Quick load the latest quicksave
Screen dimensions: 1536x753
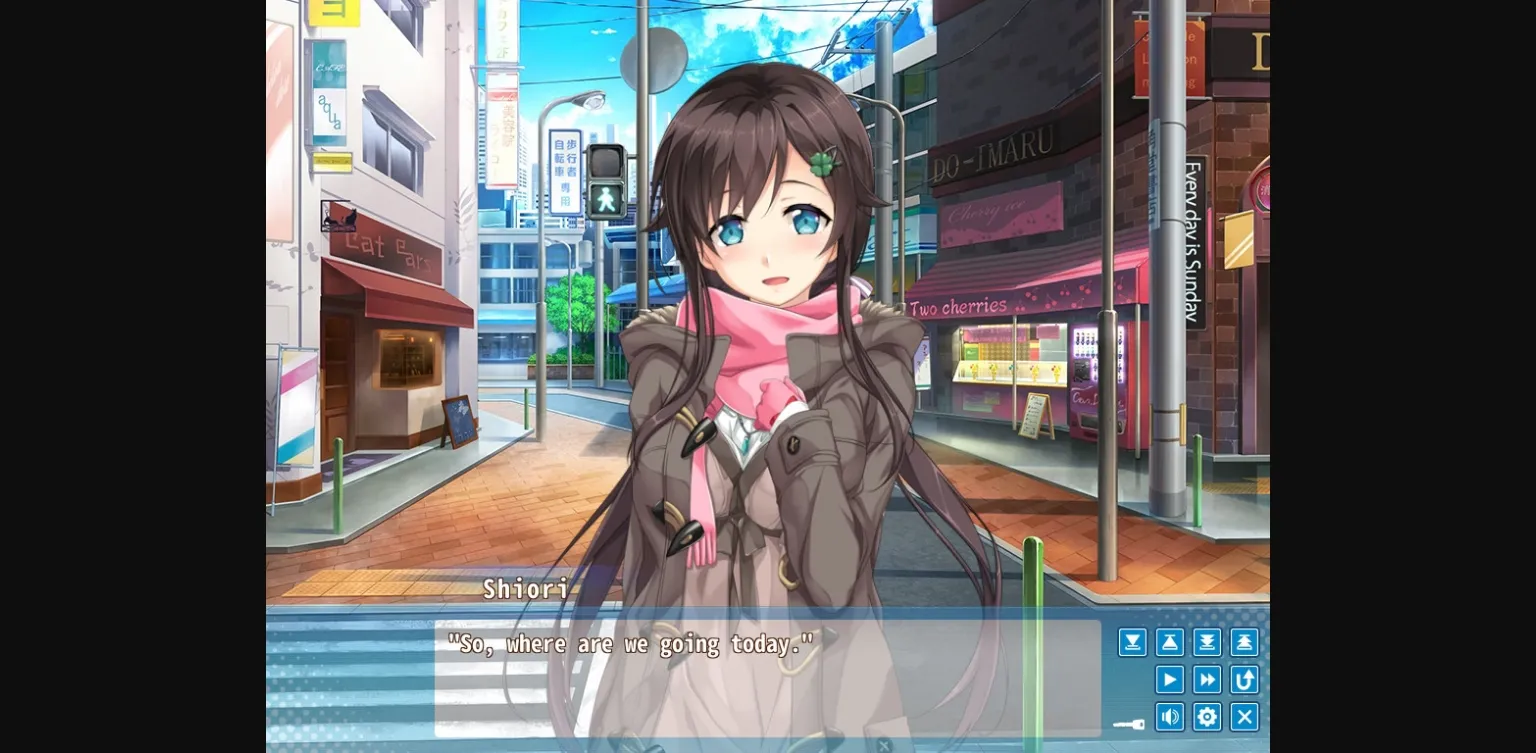[x=1244, y=642]
